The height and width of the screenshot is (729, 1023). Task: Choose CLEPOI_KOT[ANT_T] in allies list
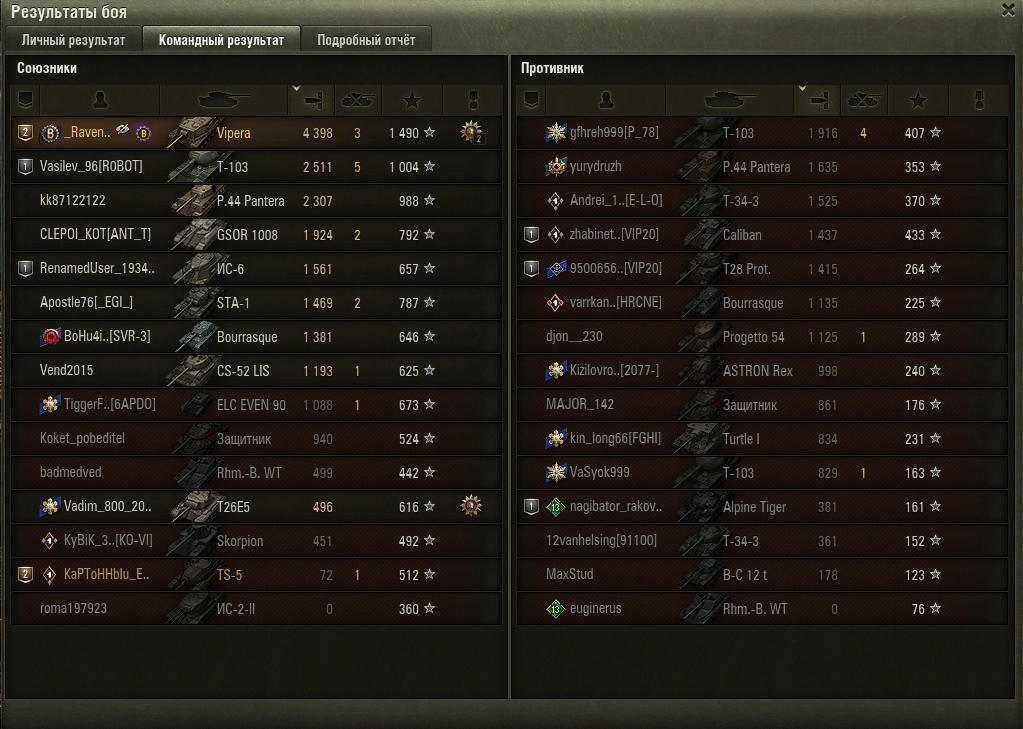pos(96,235)
